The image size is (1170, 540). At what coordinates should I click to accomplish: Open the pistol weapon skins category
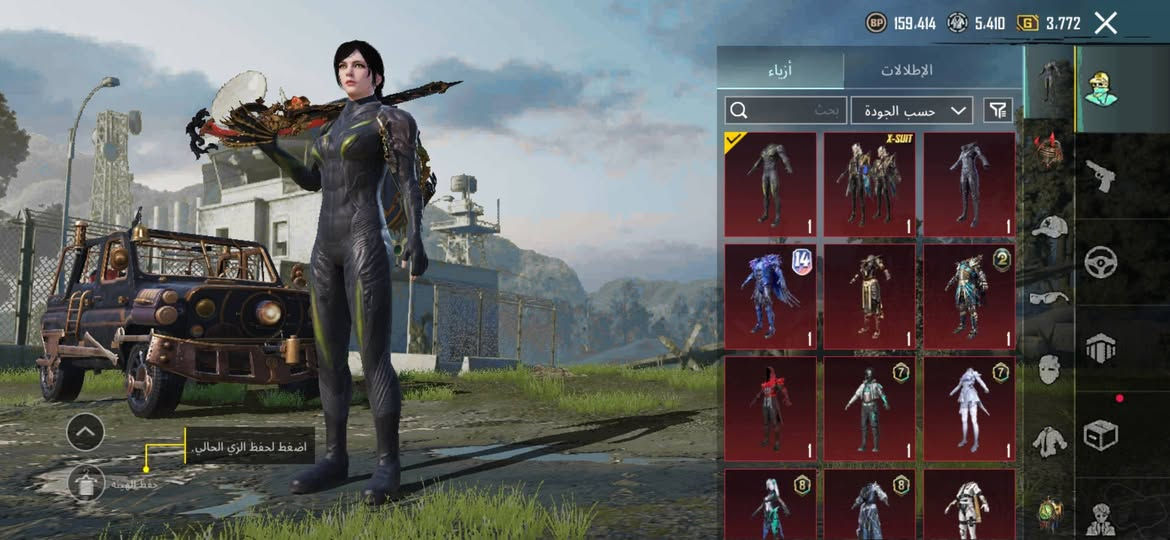pos(1101,176)
